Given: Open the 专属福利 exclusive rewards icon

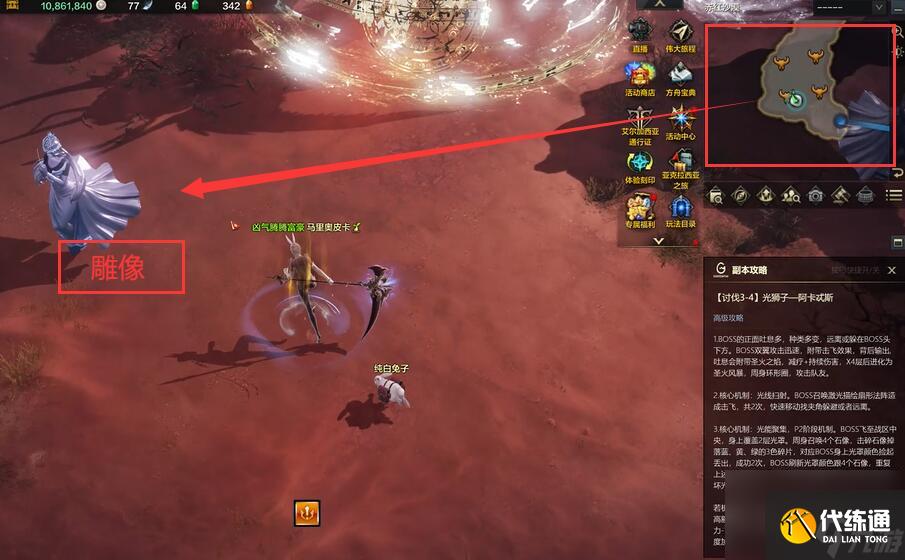Looking at the screenshot, I should pyautogui.click(x=640, y=207).
